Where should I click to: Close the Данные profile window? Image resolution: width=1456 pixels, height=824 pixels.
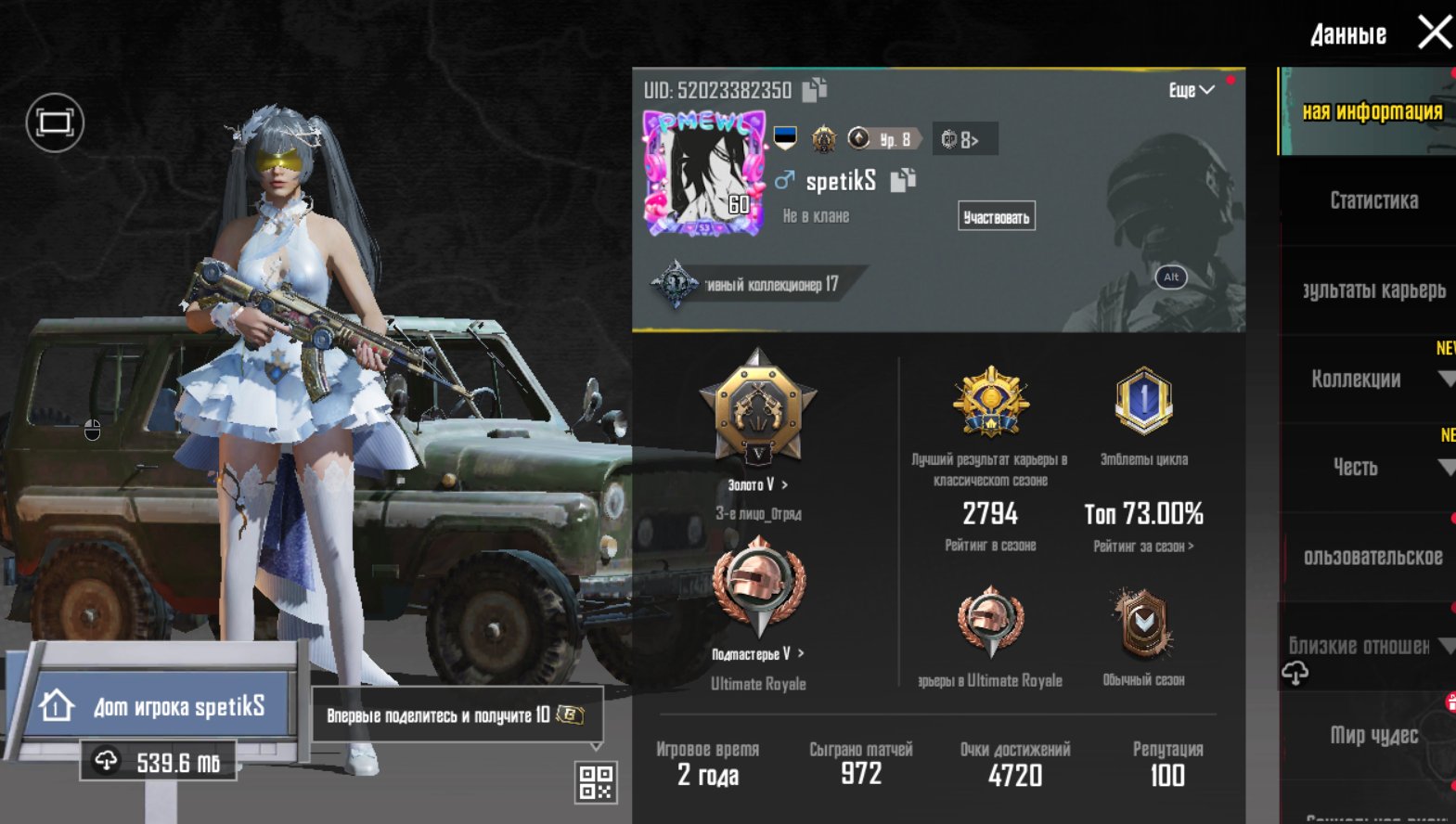1434,32
